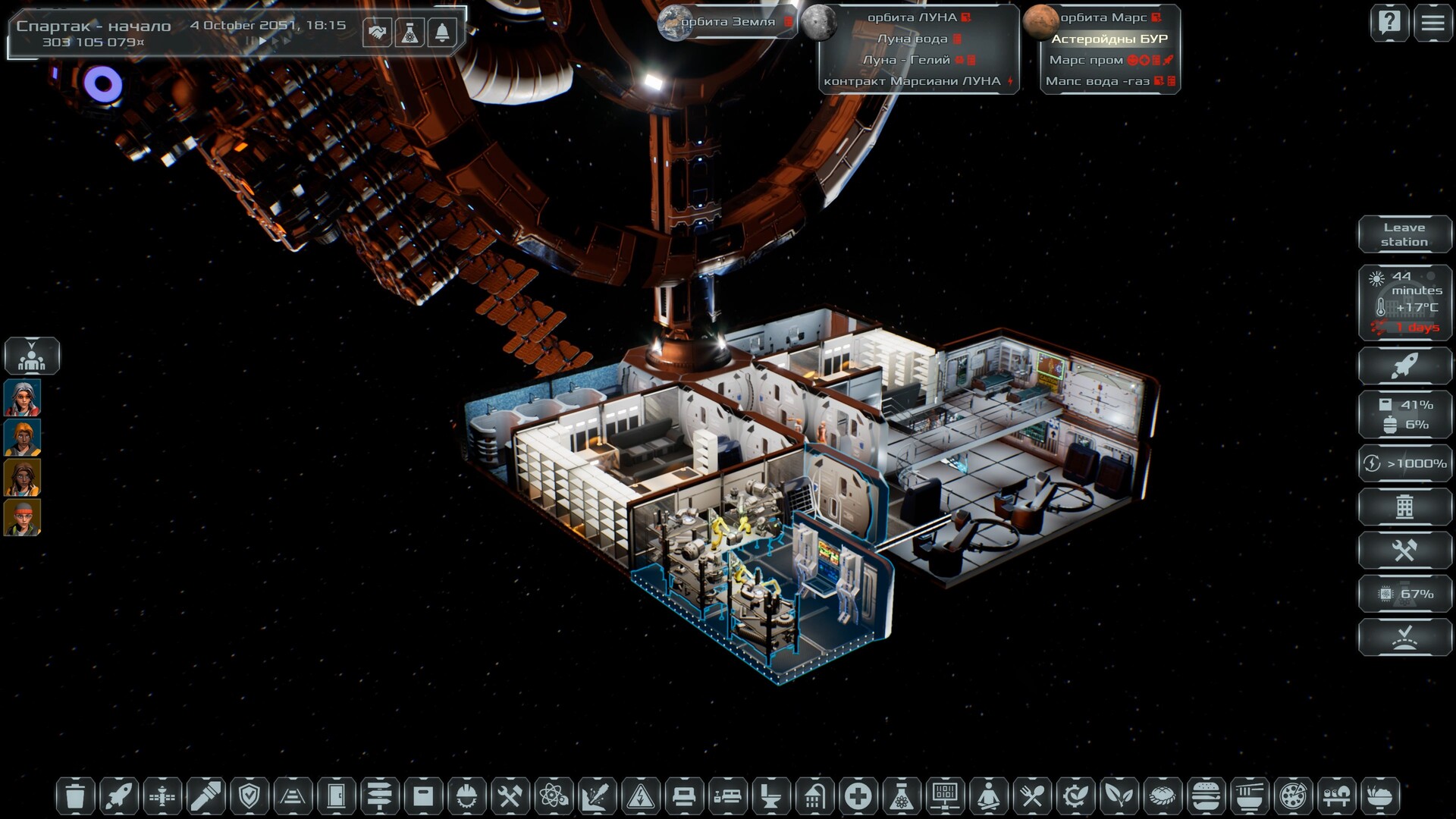
Task: Choose the door build category
Action: [x=336, y=796]
